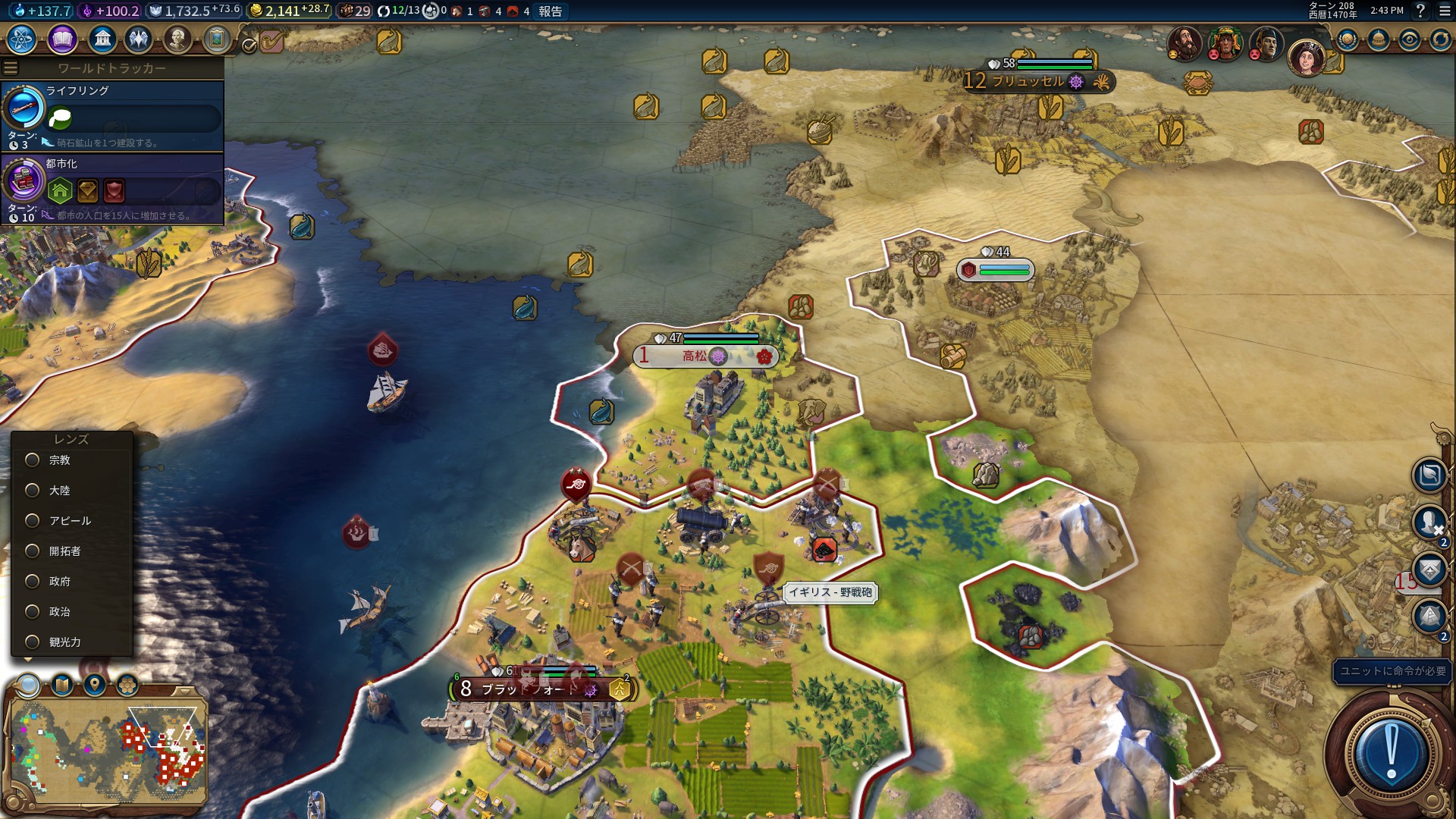Open the 報告 reports button

tap(551, 11)
